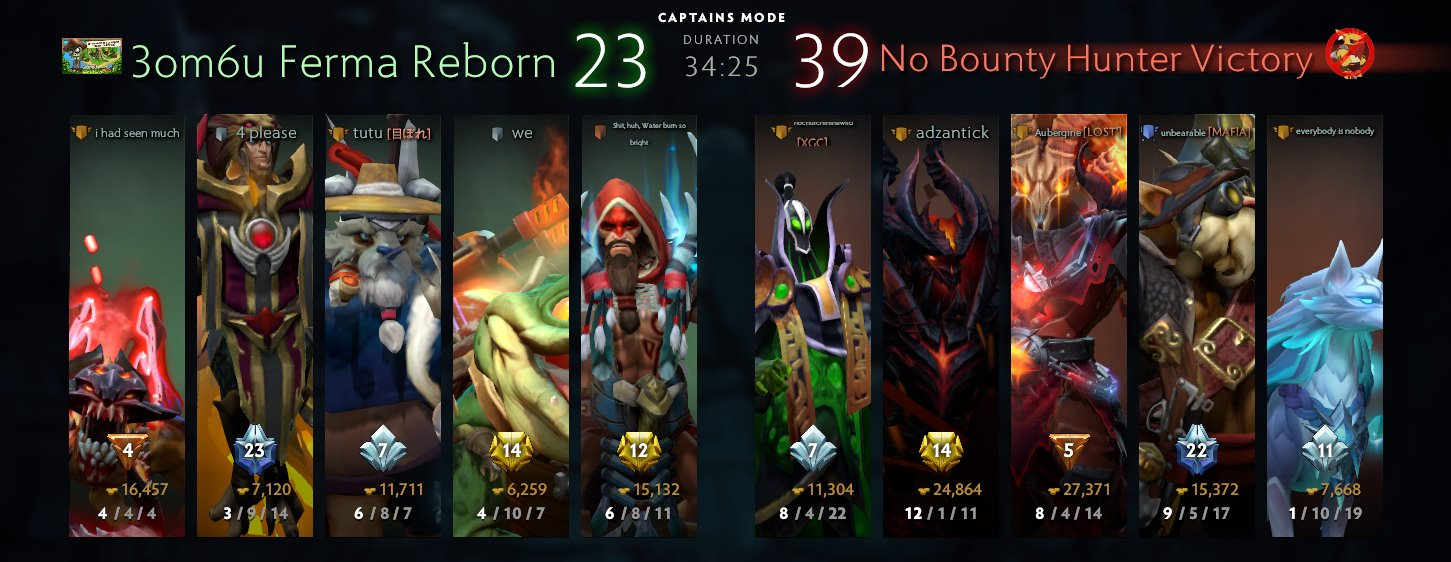
Task: Open the "4 please" Invoker player card
Action: click(x=255, y=320)
